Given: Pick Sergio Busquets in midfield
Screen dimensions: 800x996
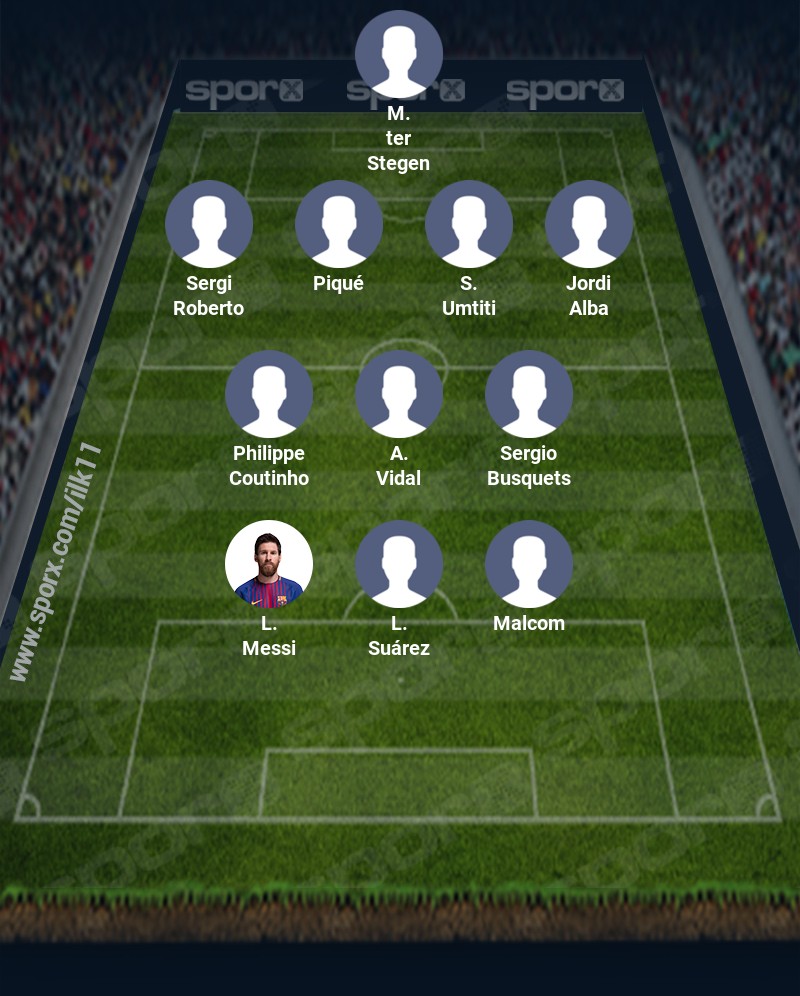Looking at the screenshot, I should (529, 394).
